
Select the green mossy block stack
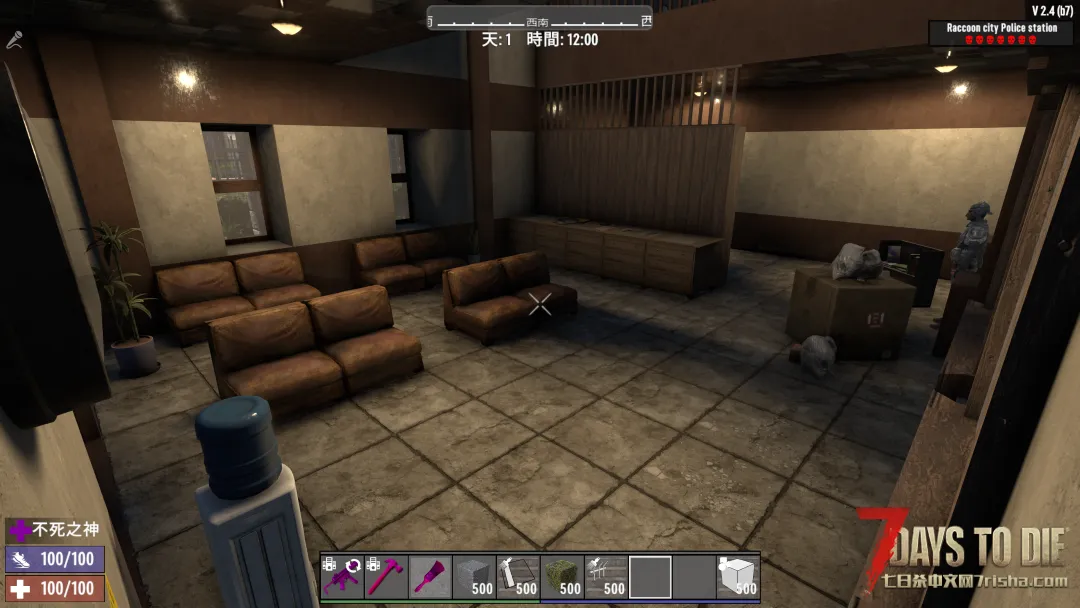point(562,577)
